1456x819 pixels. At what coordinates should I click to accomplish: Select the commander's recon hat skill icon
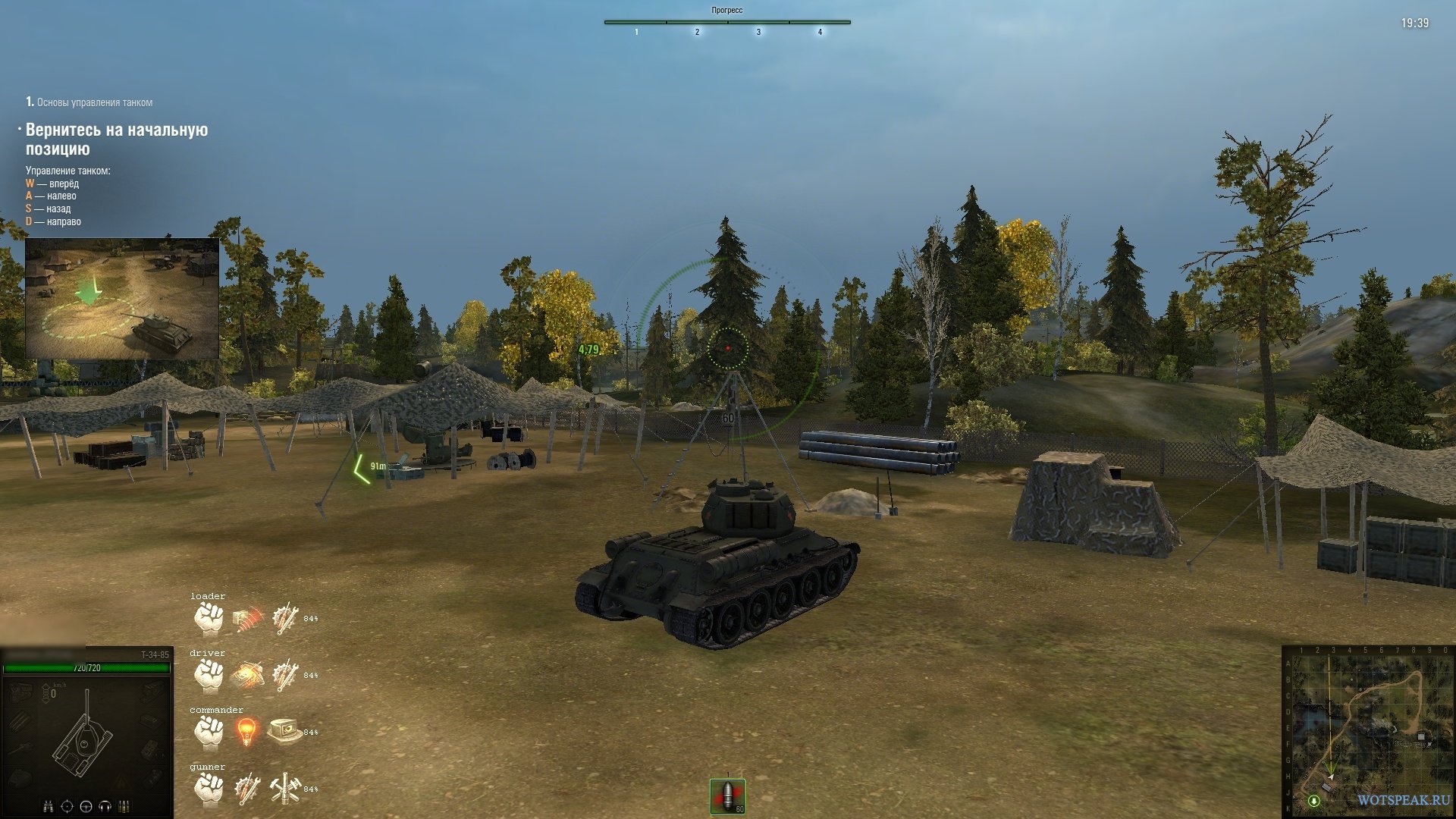pyautogui.click(x=284, y=731)
